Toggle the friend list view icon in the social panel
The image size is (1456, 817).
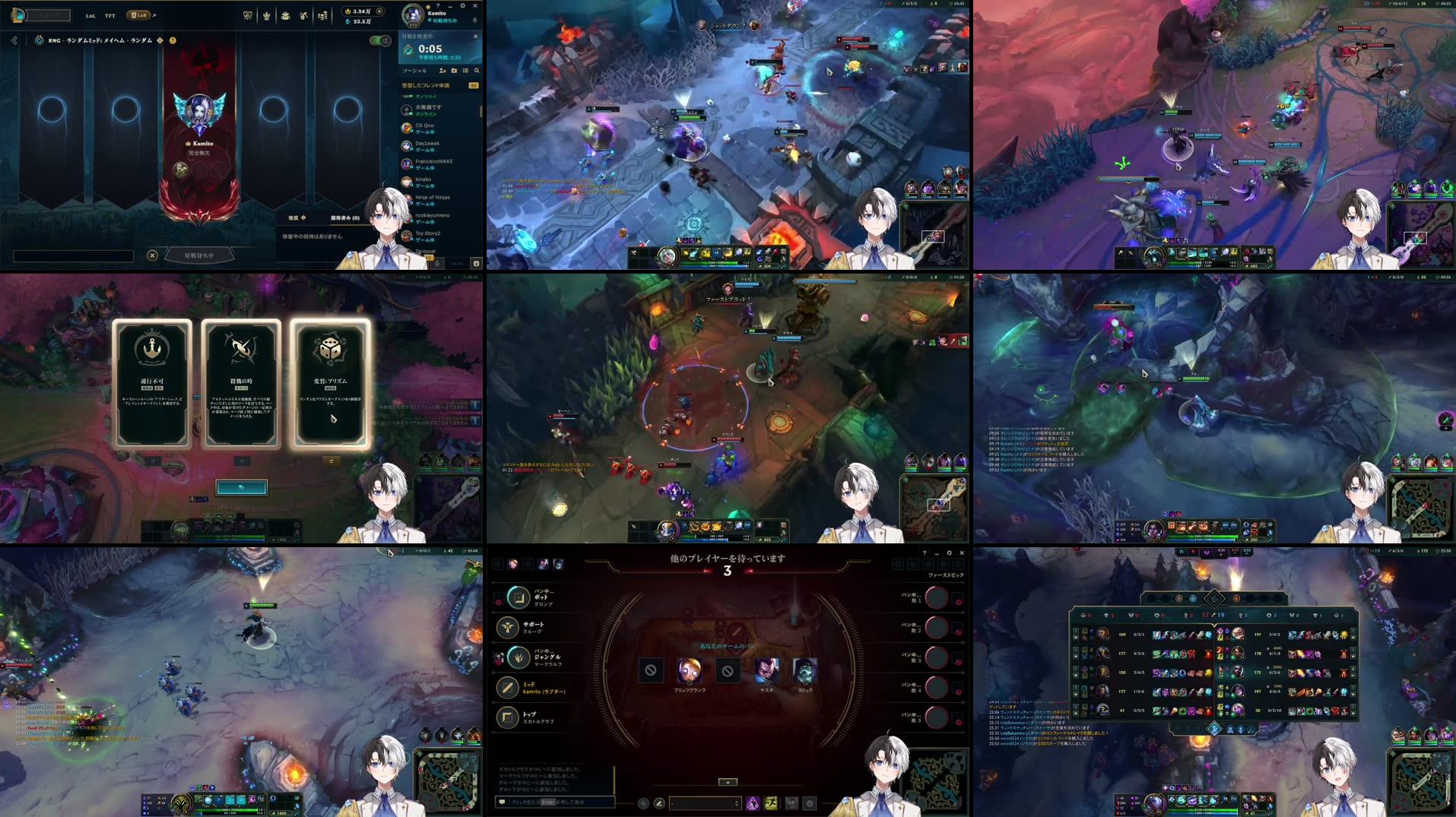pyautogui.click(x=464, y=71)
